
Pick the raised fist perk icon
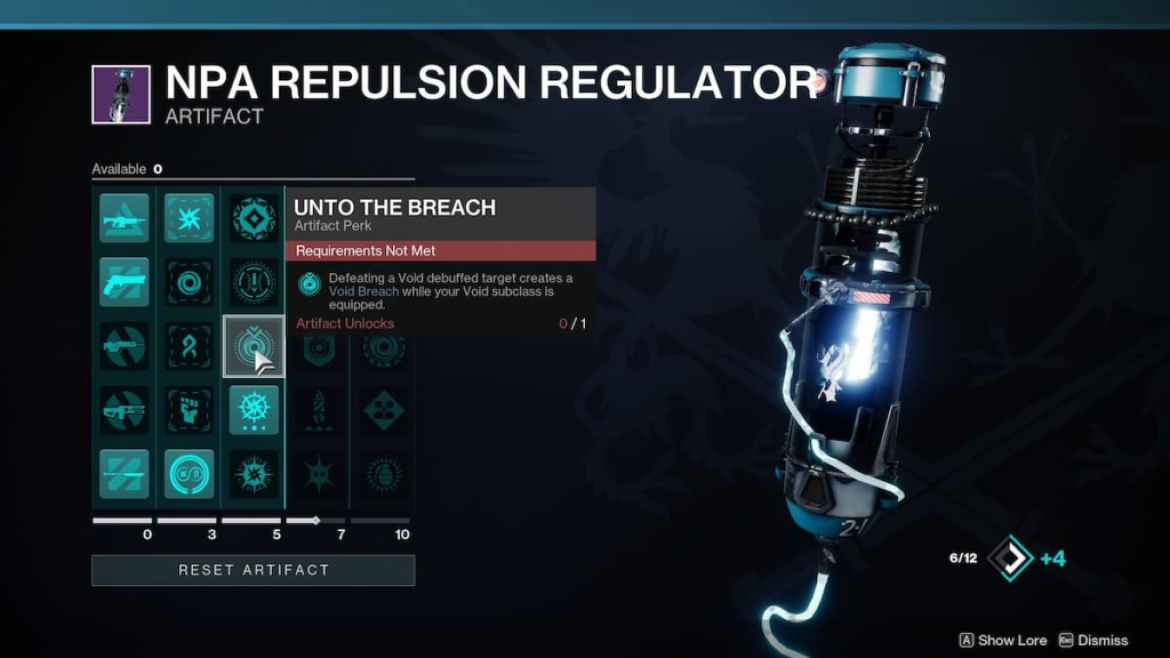pos(188,410)
